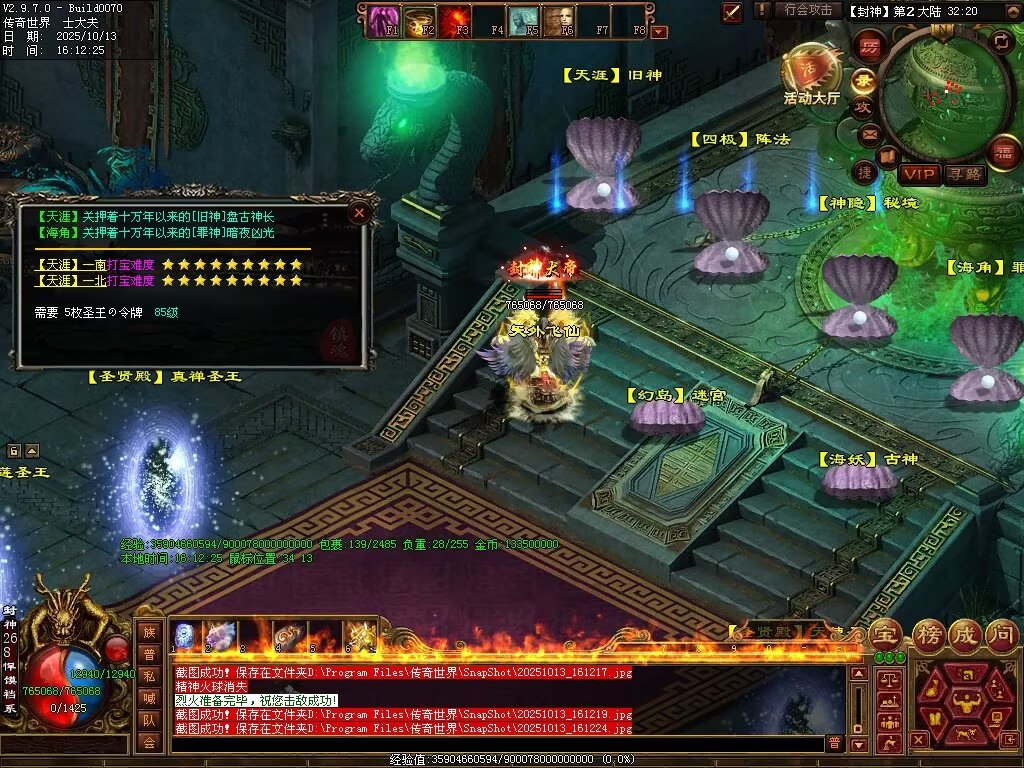Viewport: 1024px width, 768px height.
Task: Activate 寻路 pathfinding button
Action: [x=964, y=174]
